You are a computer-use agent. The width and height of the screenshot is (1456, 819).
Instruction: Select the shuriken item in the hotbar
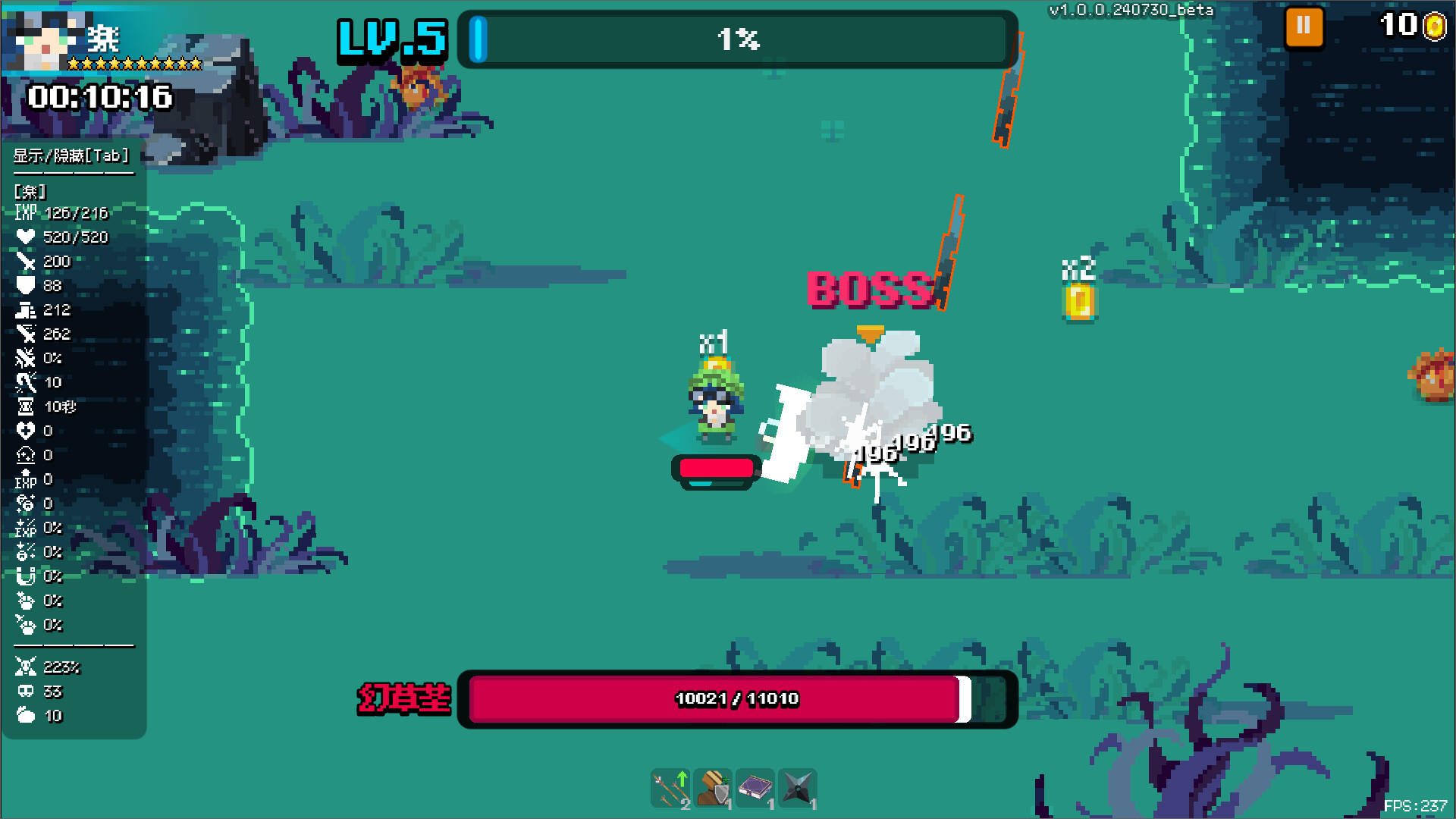[798, 789]
